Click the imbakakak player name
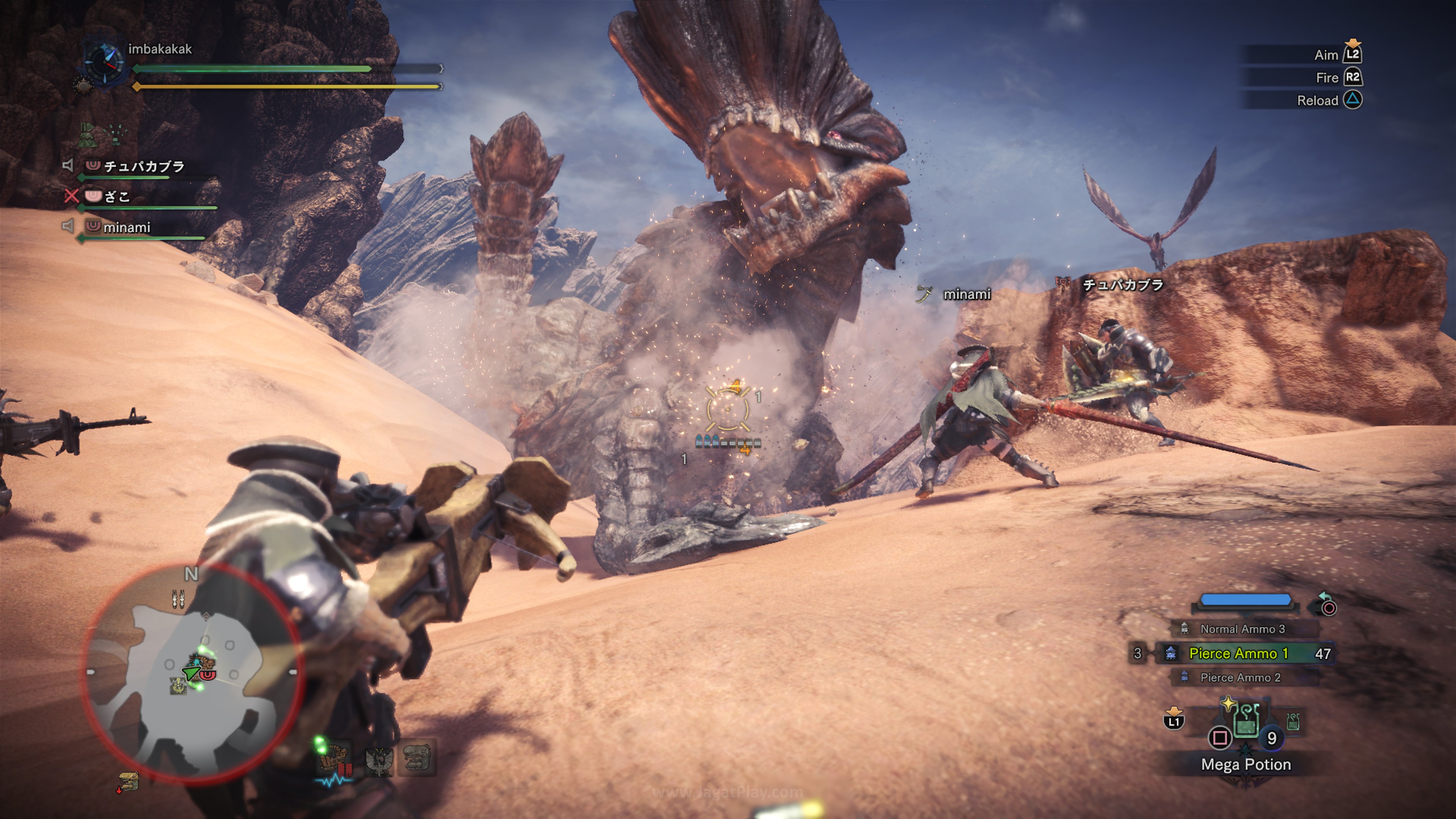This screenshot has height=819, width=1456. point(160,49)
